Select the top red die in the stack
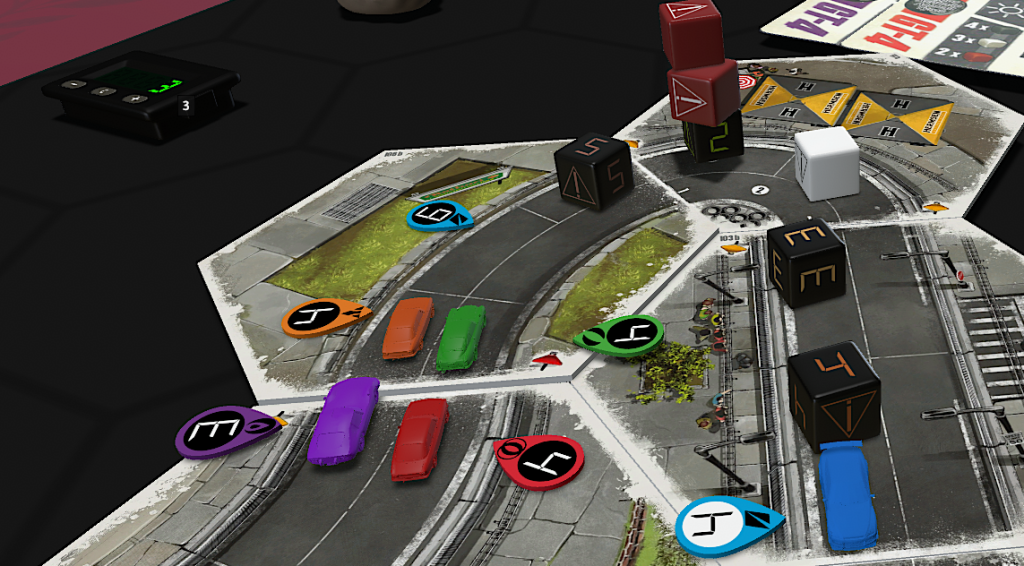1024x566 pixels. 690,22
